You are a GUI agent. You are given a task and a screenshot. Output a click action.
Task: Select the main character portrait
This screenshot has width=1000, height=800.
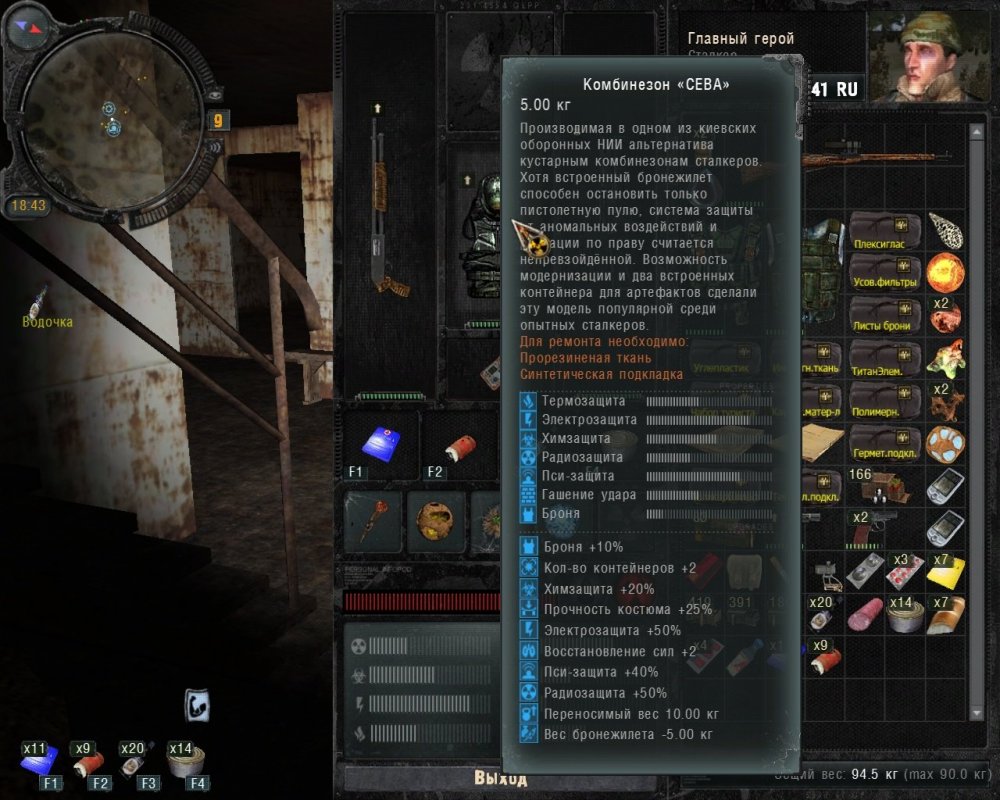pos(931,58)
